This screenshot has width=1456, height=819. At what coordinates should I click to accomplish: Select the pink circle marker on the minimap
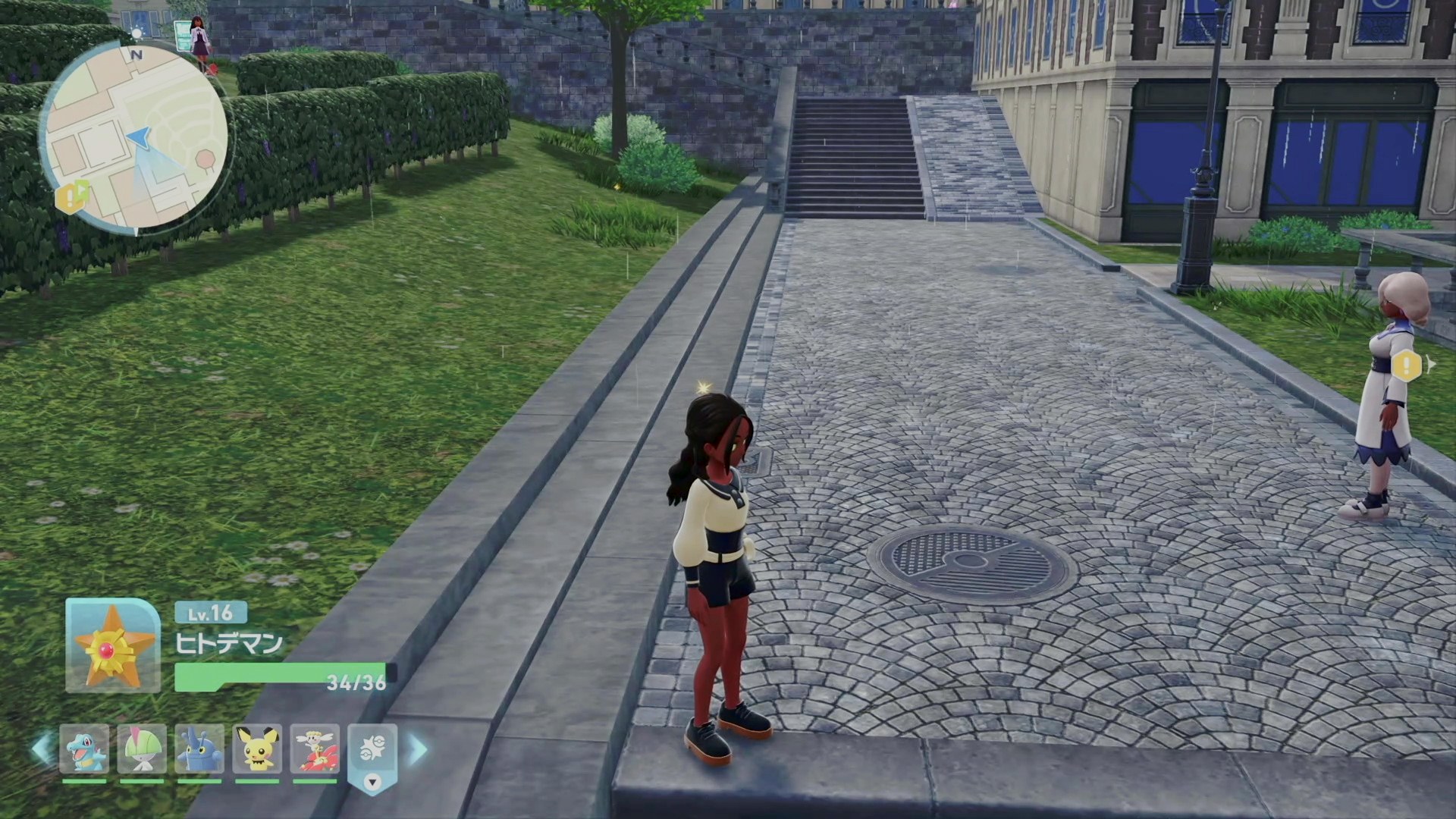pyautogui.click(x=205, y=159)
